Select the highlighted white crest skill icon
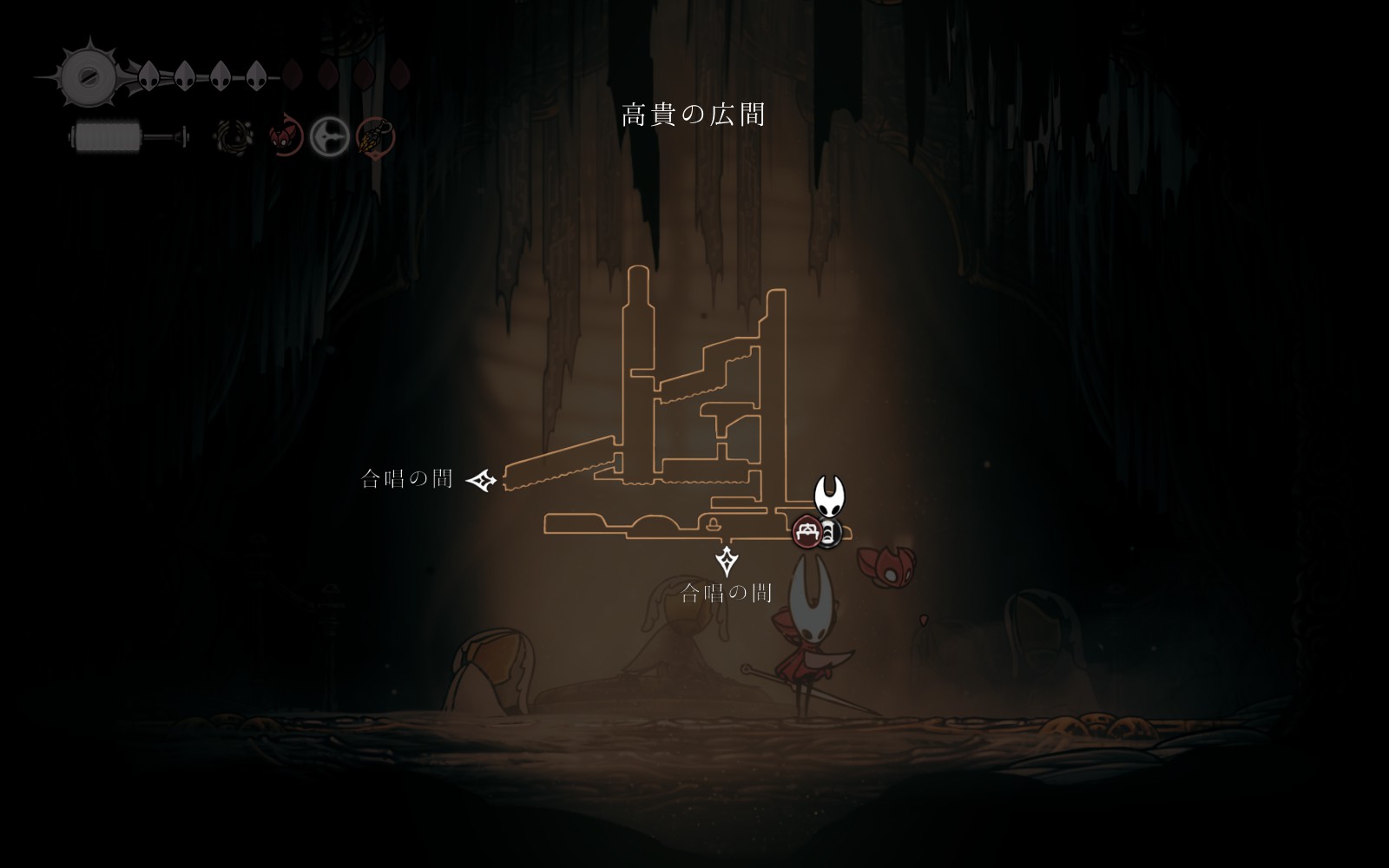Screen dimensions: 1389x868 pyautogui.click(x=330, y=137)
